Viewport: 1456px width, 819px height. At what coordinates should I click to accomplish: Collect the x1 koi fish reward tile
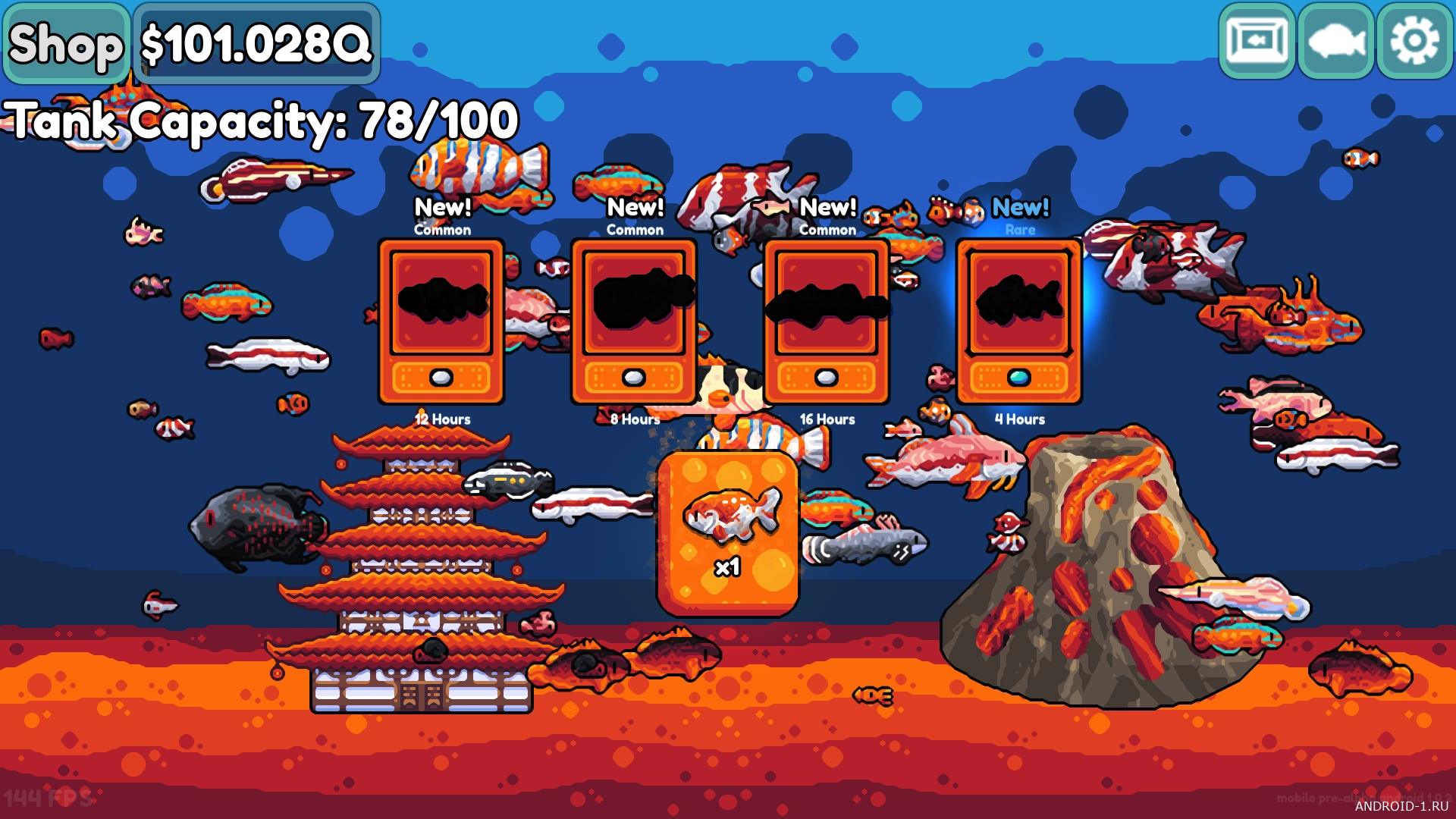pyautogui.click(x=728, y=533)
